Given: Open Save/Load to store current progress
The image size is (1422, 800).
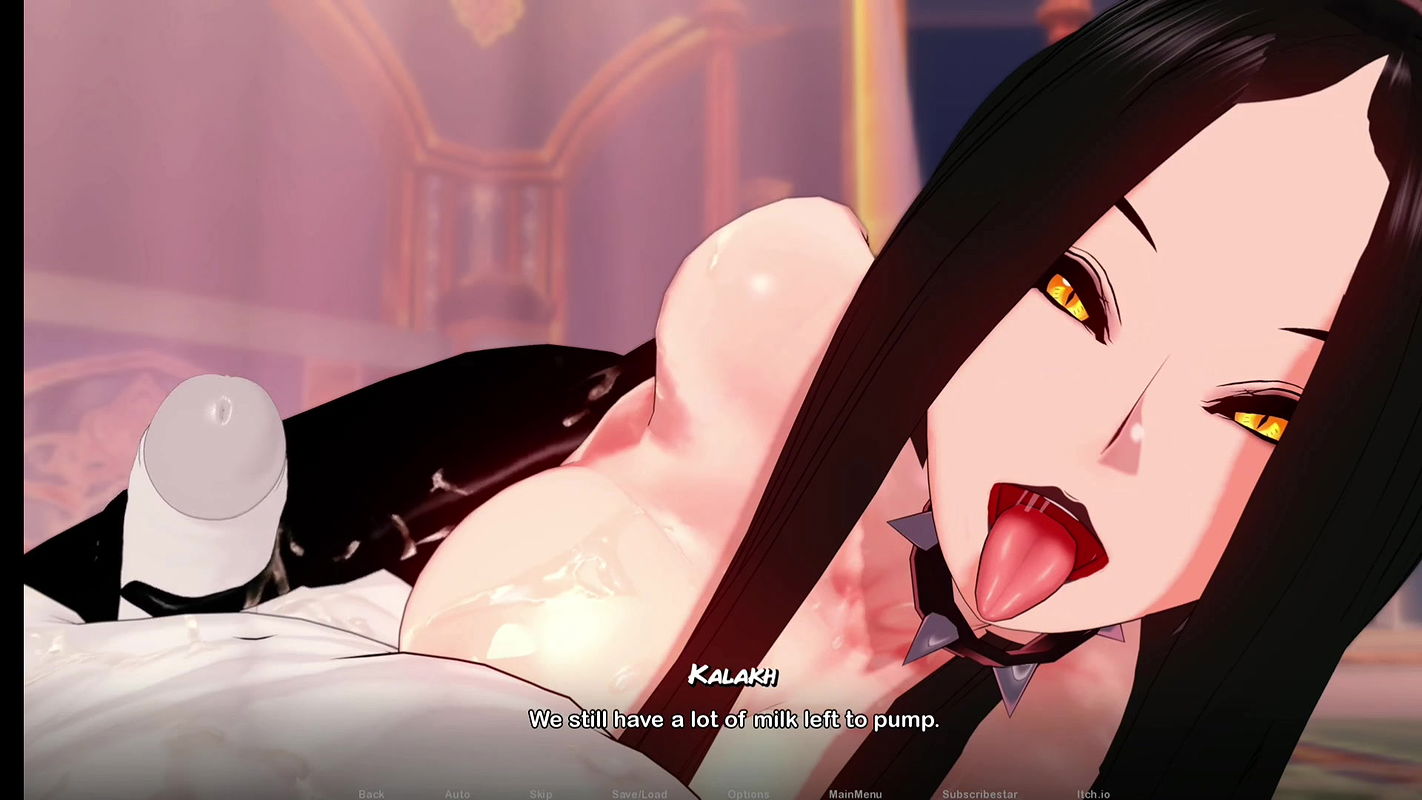Looking at the screenshot, I should [x=638, y=792].
